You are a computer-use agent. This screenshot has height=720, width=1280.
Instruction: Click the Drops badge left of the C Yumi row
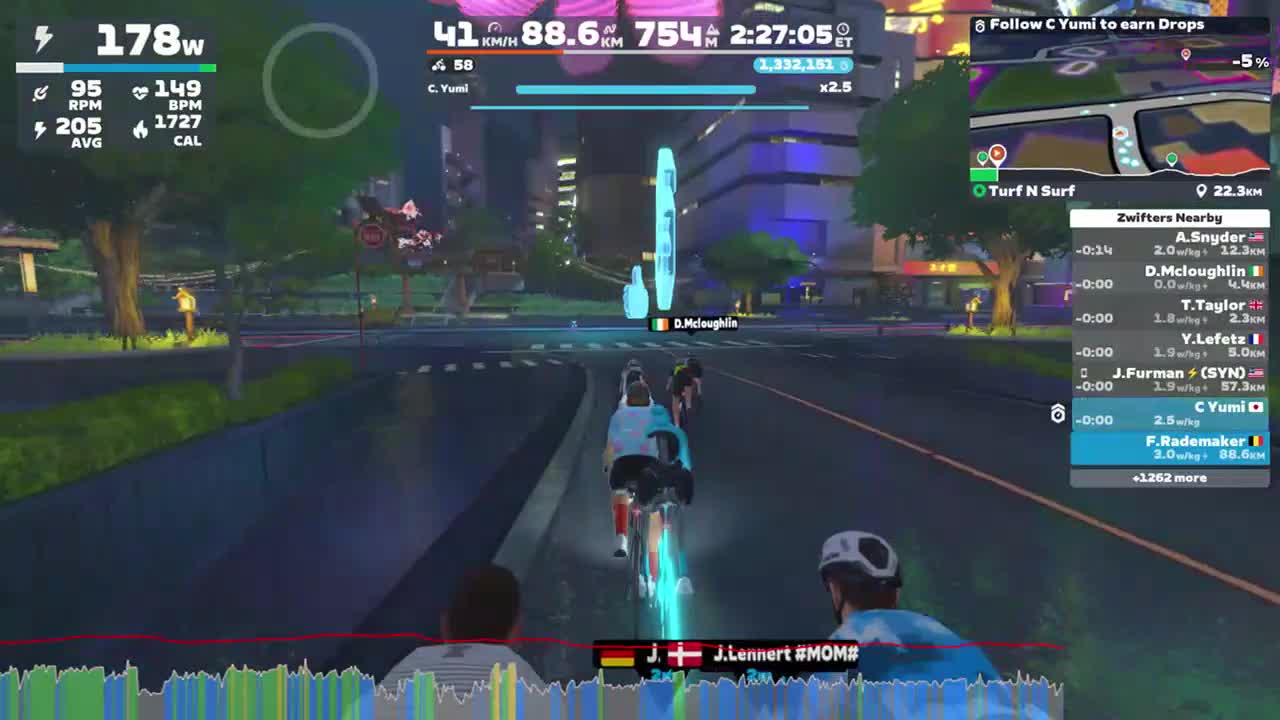click(1059, 414)
